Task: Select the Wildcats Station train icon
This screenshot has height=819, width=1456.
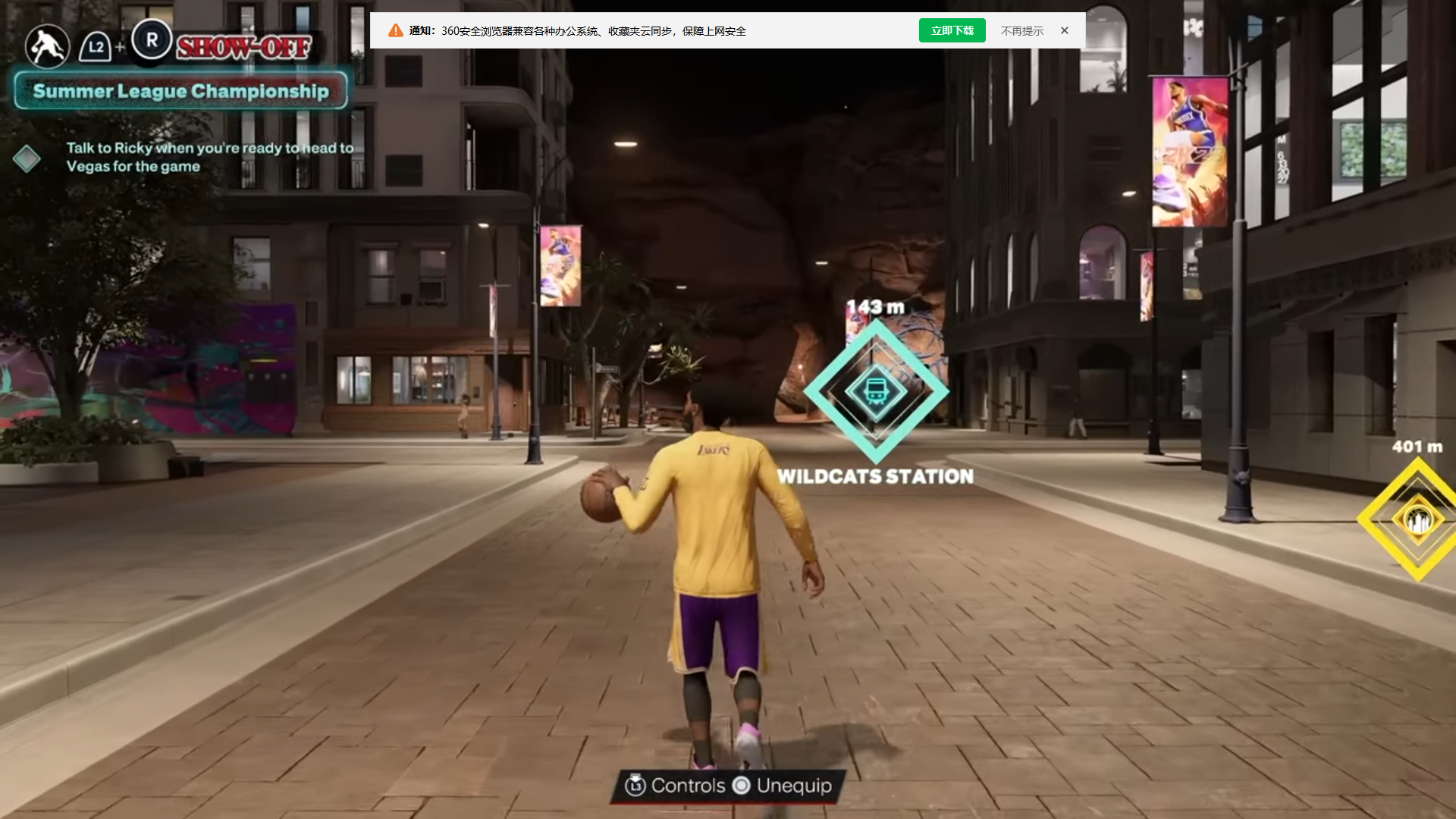Action: point(877,391)
